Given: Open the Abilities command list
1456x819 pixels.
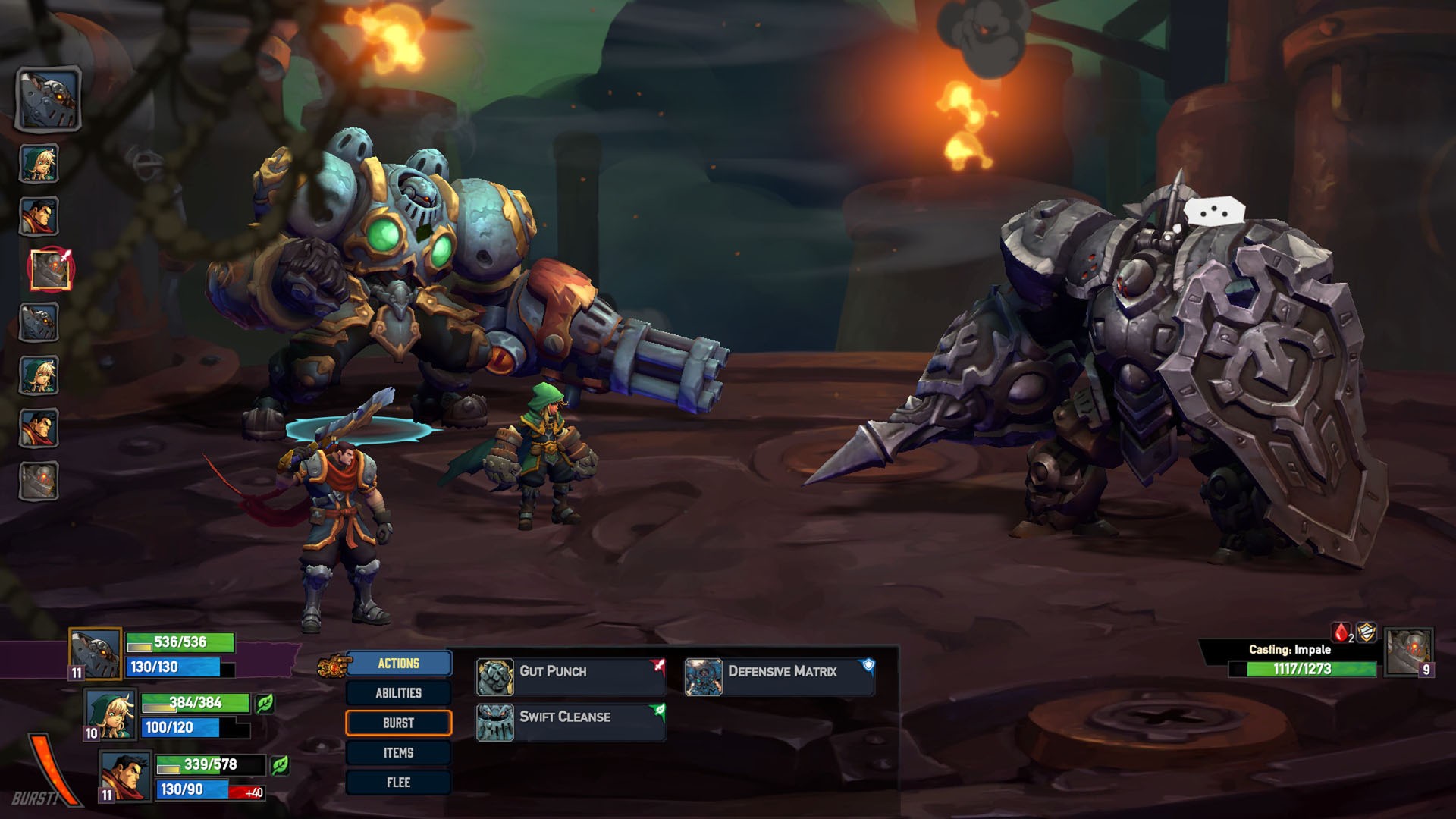Looking at the screenshot, I should point(398,693).
